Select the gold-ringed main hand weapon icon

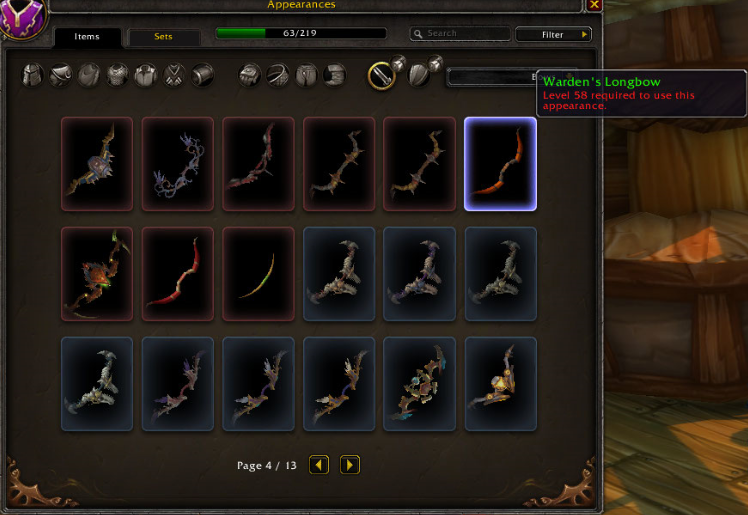point(382,75)
